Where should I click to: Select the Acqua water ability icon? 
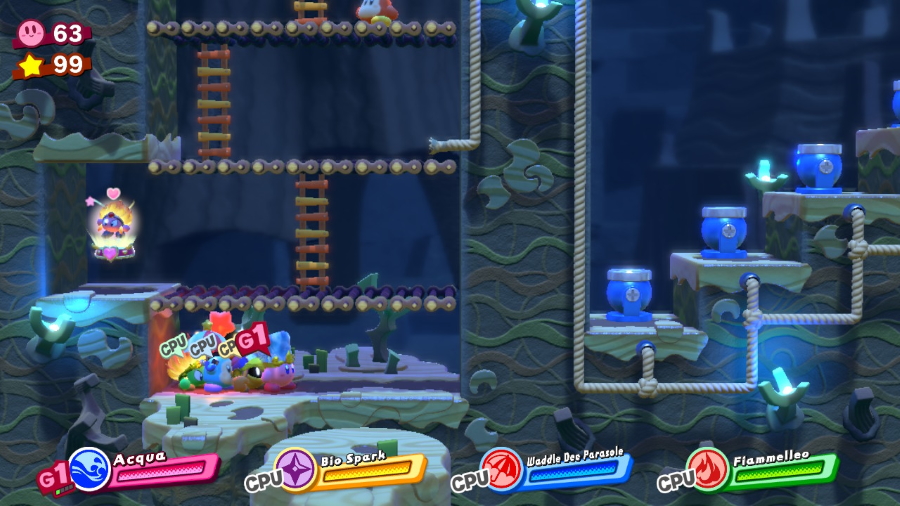tap(89, 468)
